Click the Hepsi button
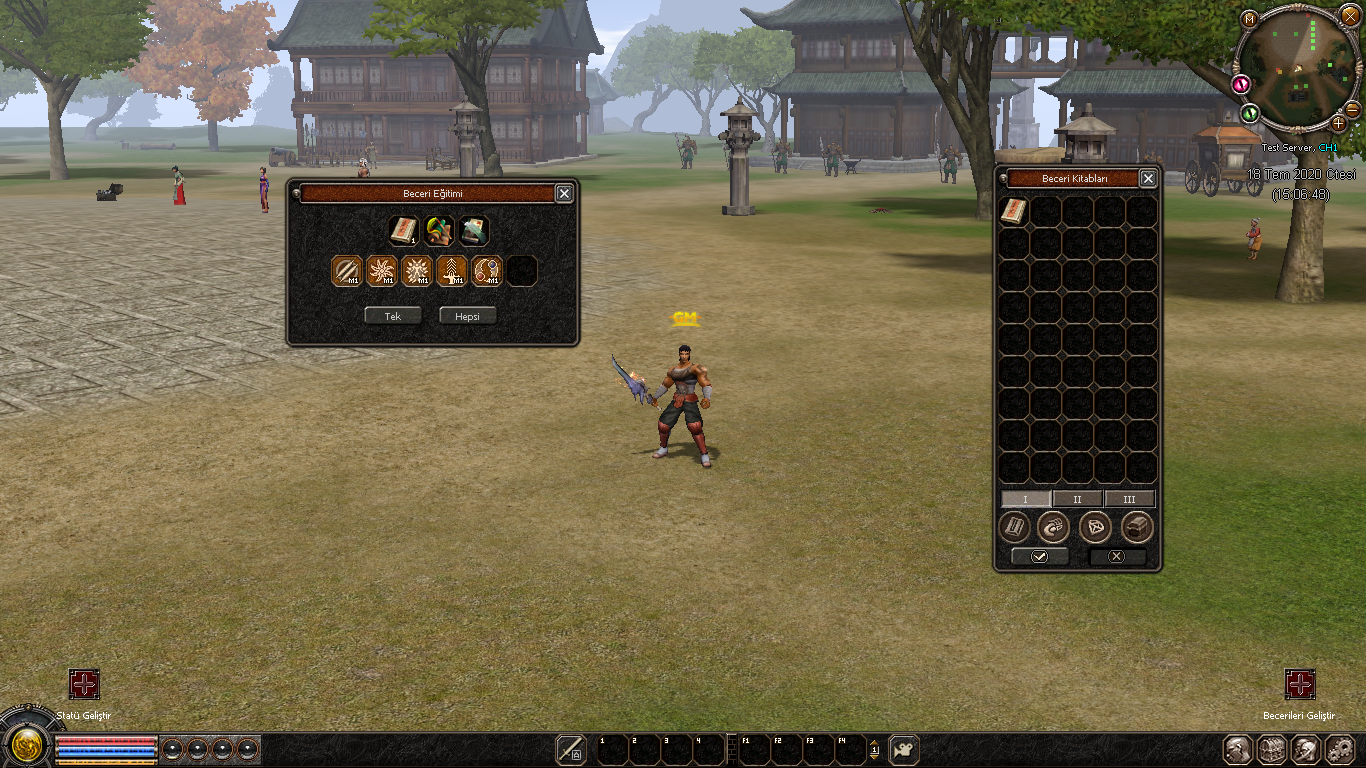This screenshot has height=768, width=1366. coord(467,316)
